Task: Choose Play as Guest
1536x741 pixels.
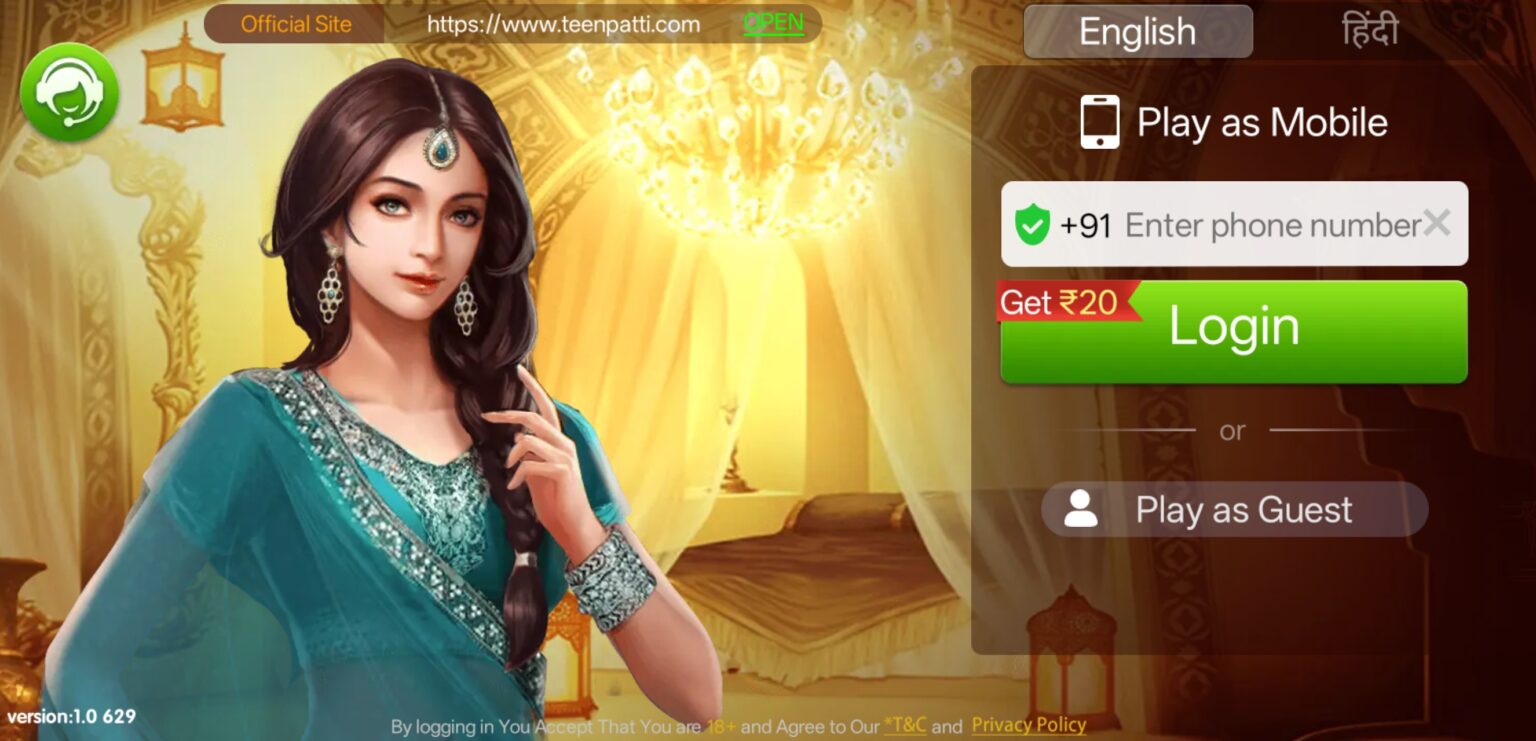Action: click(x=1234, y=509)
